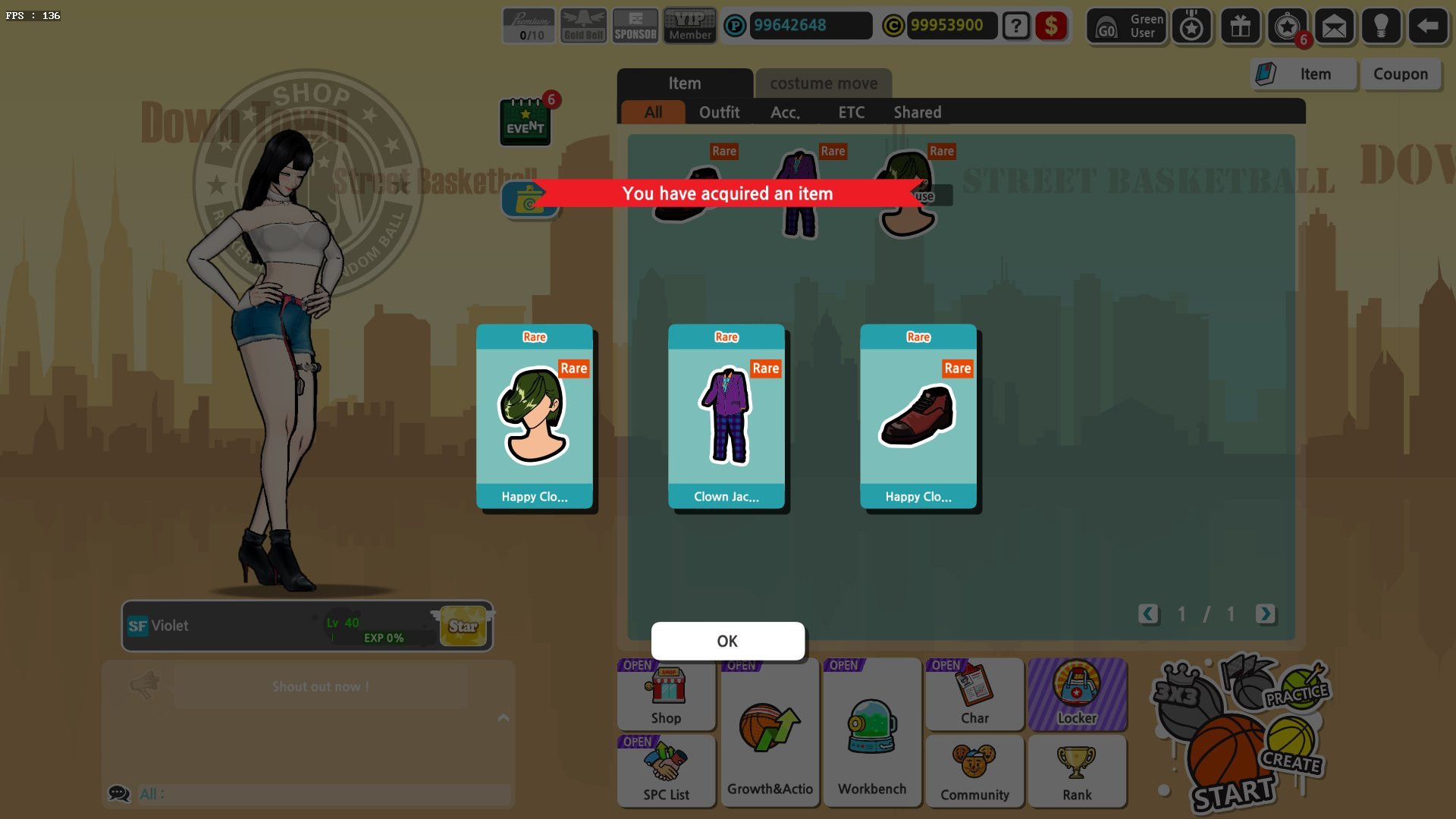This screenshot has width=1456, height=819.
Task: Open the EVENT calendar badge
Action: pyautogui.click(x=526, y=123)
